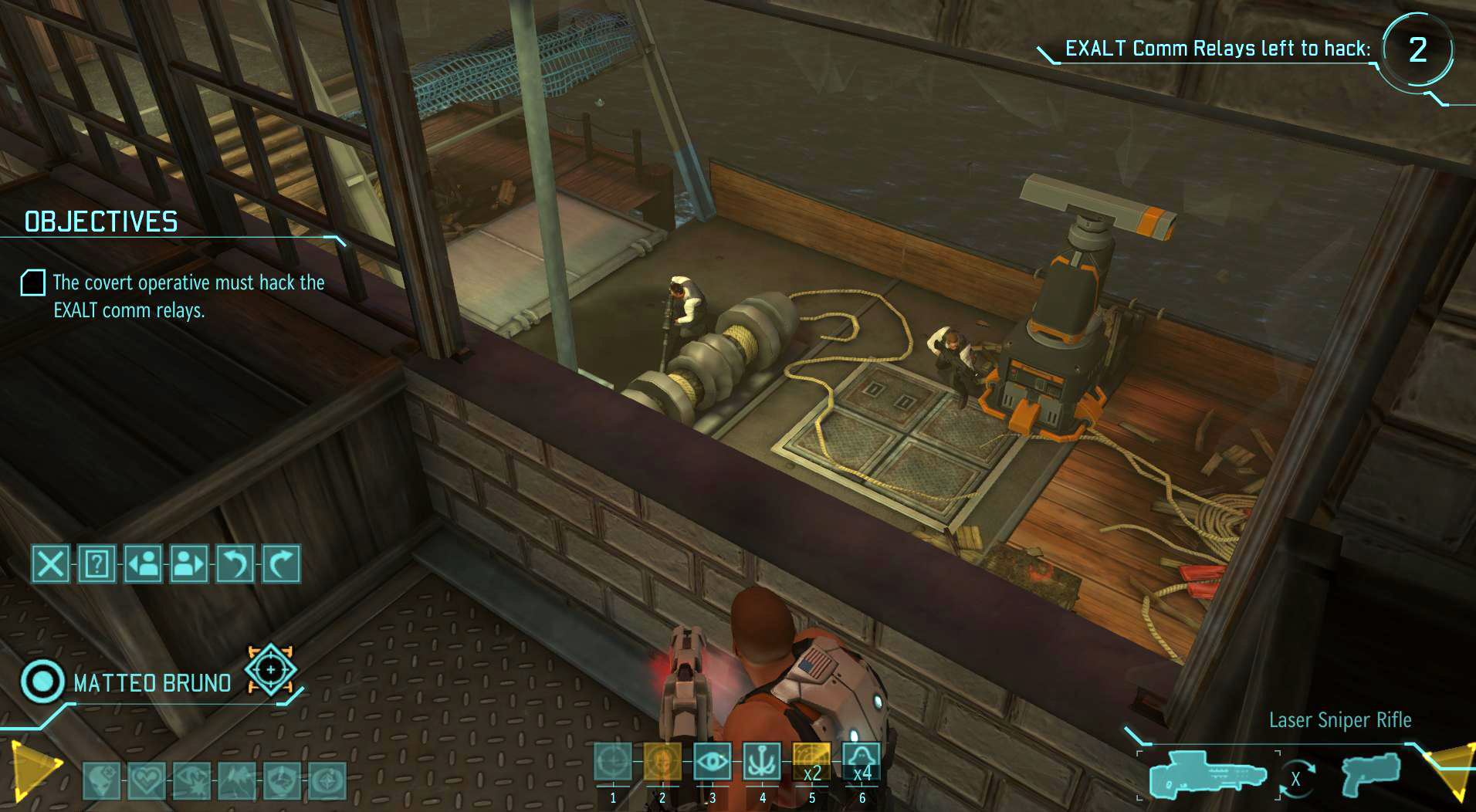Inspect the shield defense stat icon
Viewport: 1476px width, 812px height.
click(x=283, y=781)
